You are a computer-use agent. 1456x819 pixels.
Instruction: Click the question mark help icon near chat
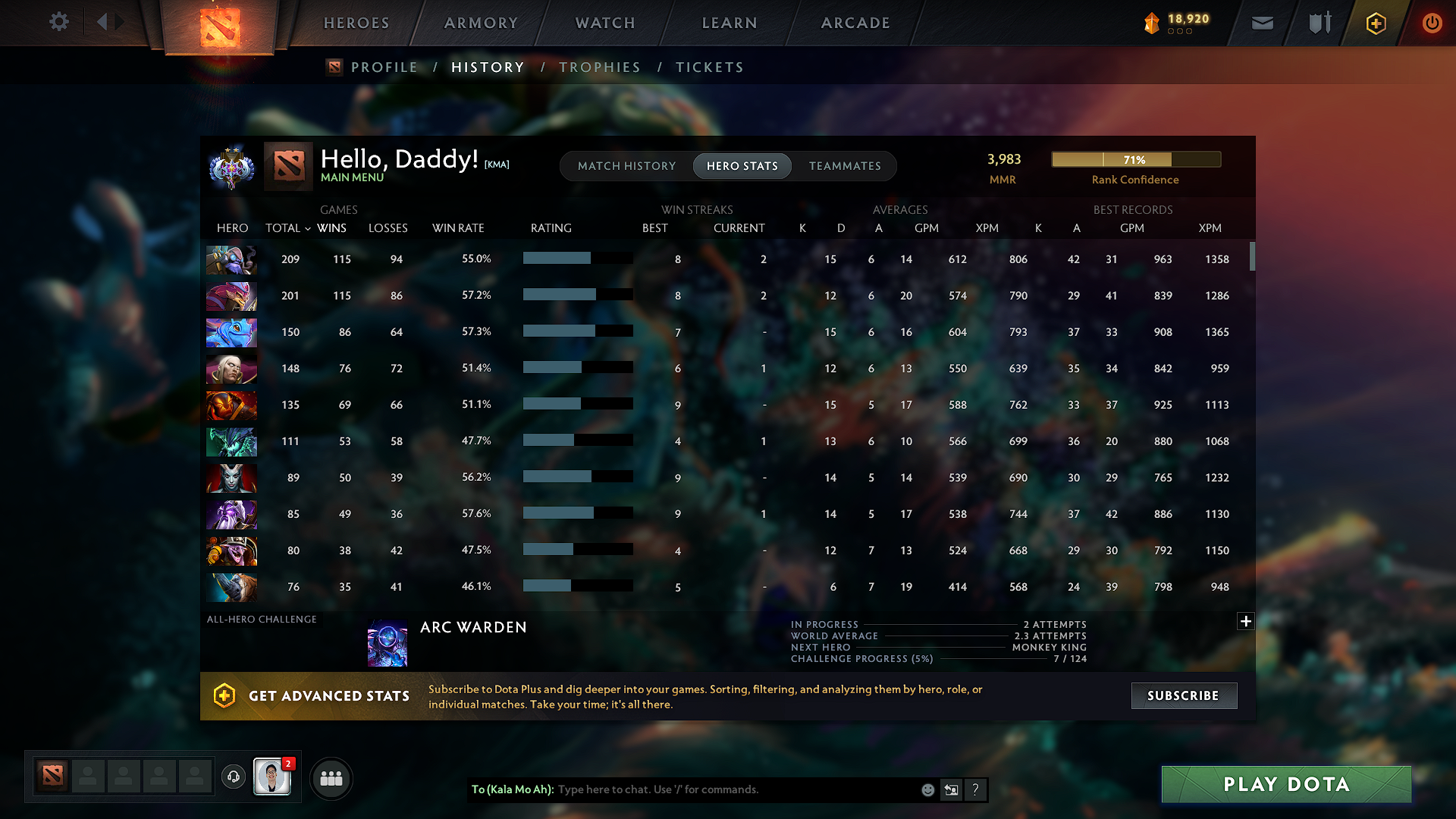[x=976, y=789]
